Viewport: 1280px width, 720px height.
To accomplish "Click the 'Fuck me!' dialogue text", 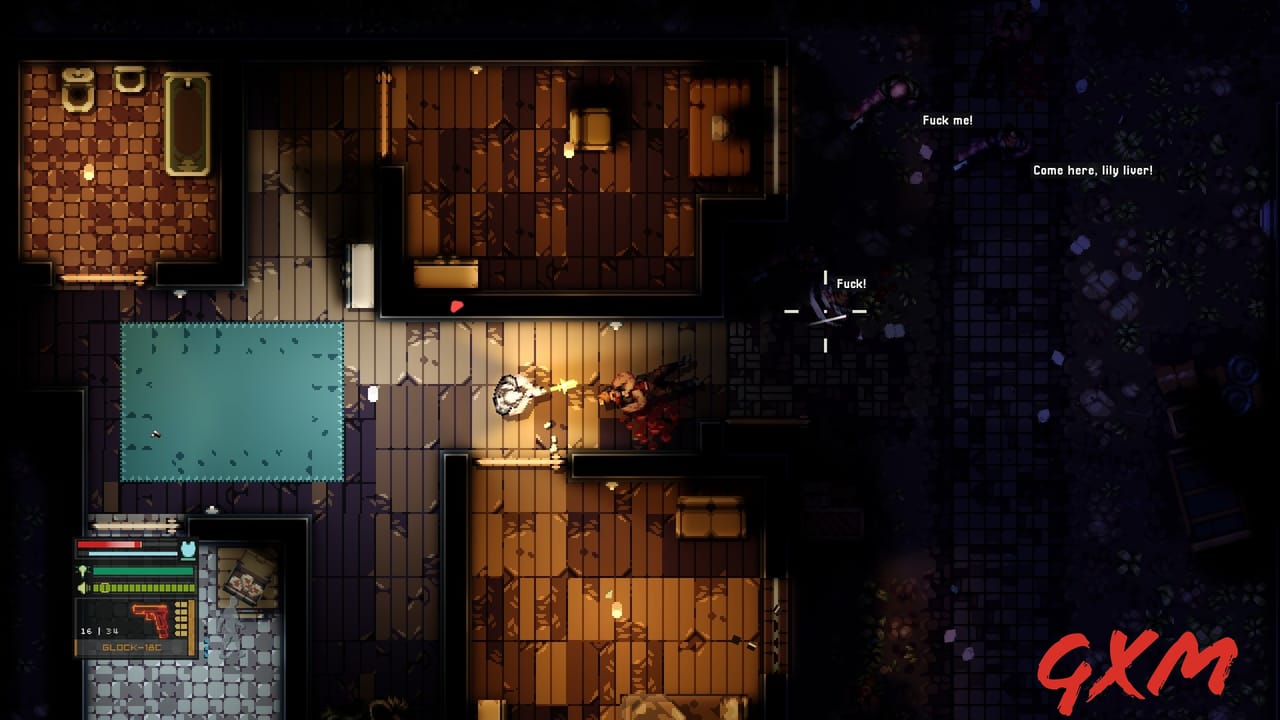I will pos(946,119).
